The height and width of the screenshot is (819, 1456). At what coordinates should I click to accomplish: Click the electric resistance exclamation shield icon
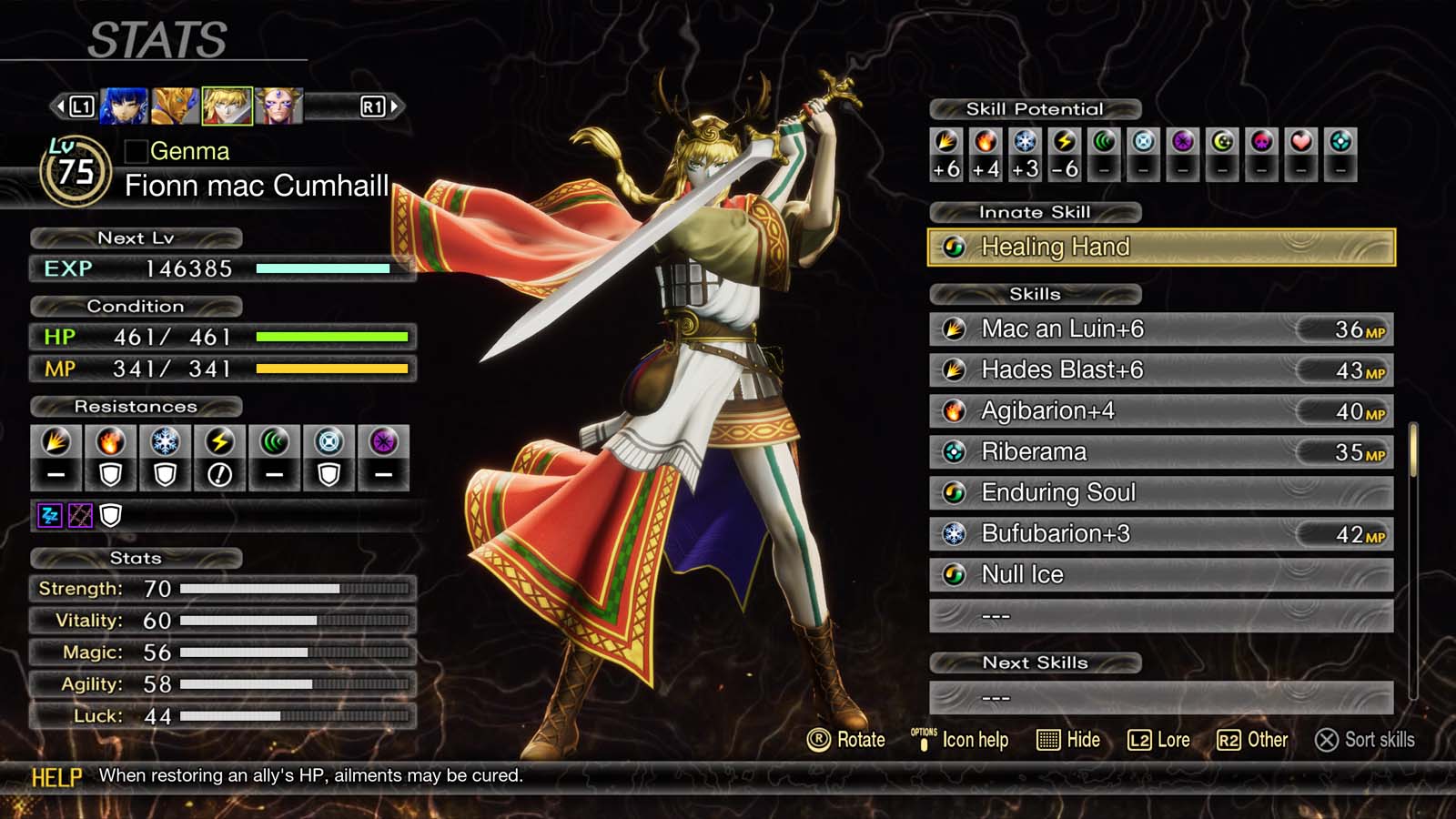(220, 471)
